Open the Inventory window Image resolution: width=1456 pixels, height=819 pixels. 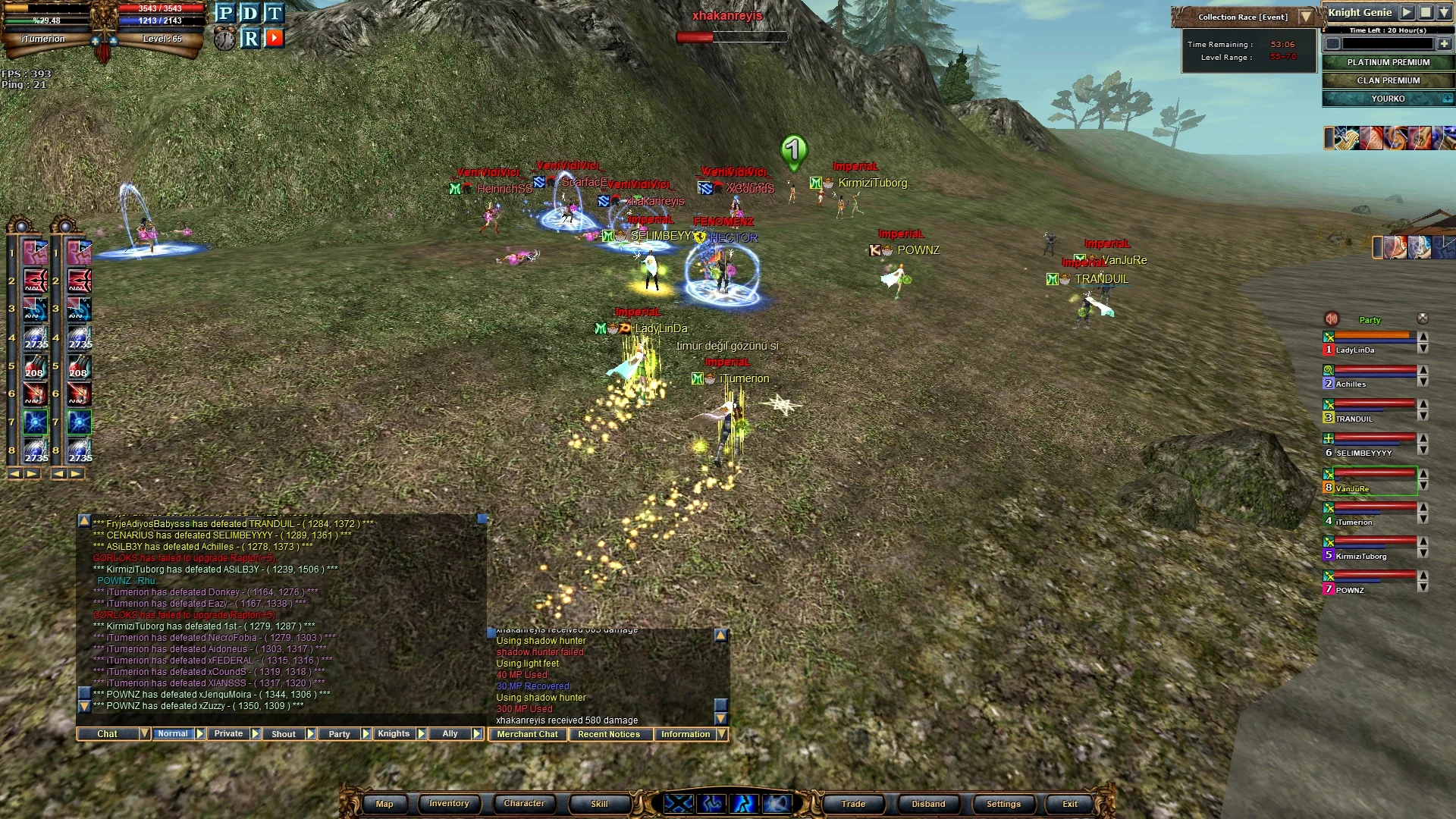[x=449, y=804]
